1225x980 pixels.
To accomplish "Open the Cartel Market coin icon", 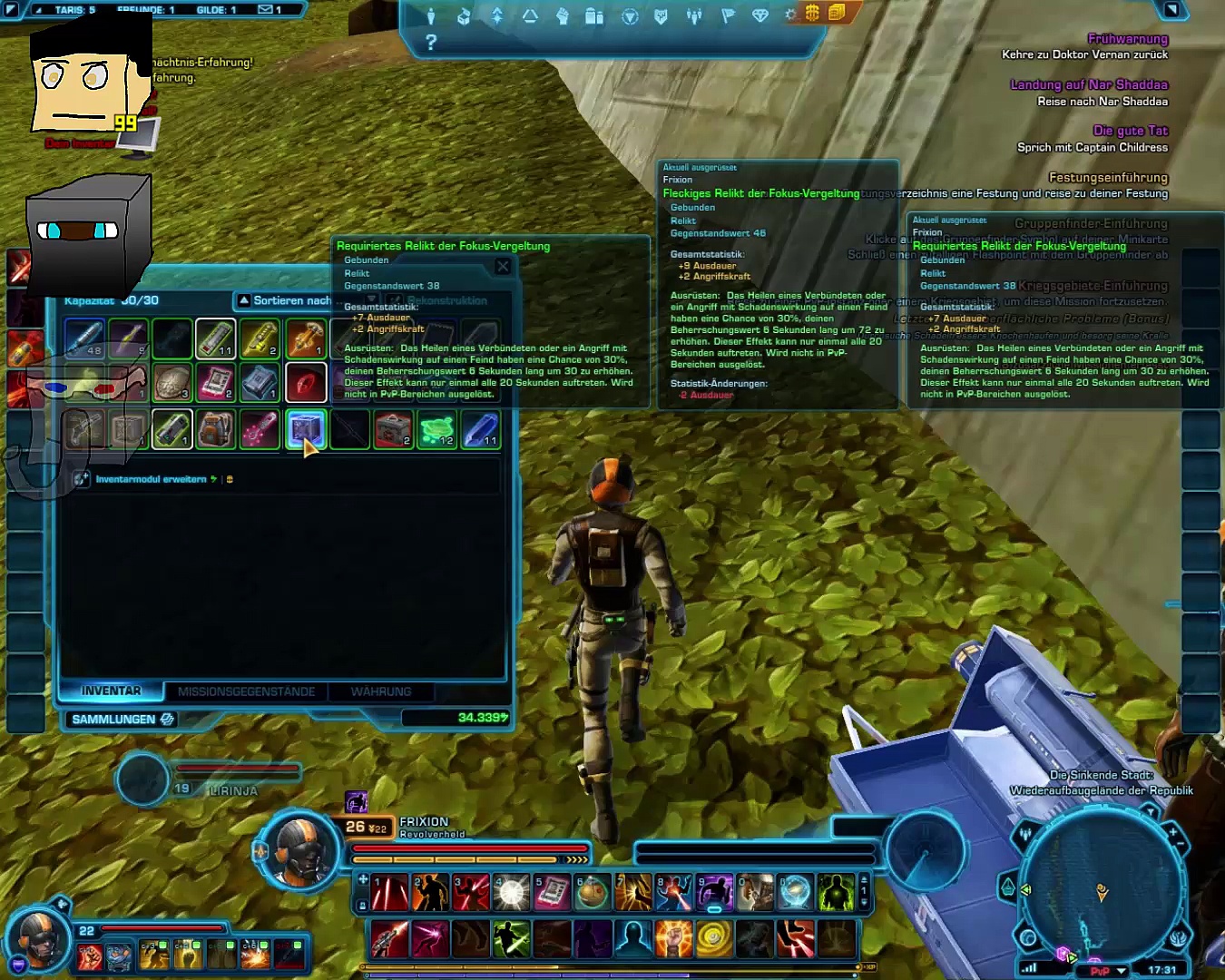I will click(812, 14).
